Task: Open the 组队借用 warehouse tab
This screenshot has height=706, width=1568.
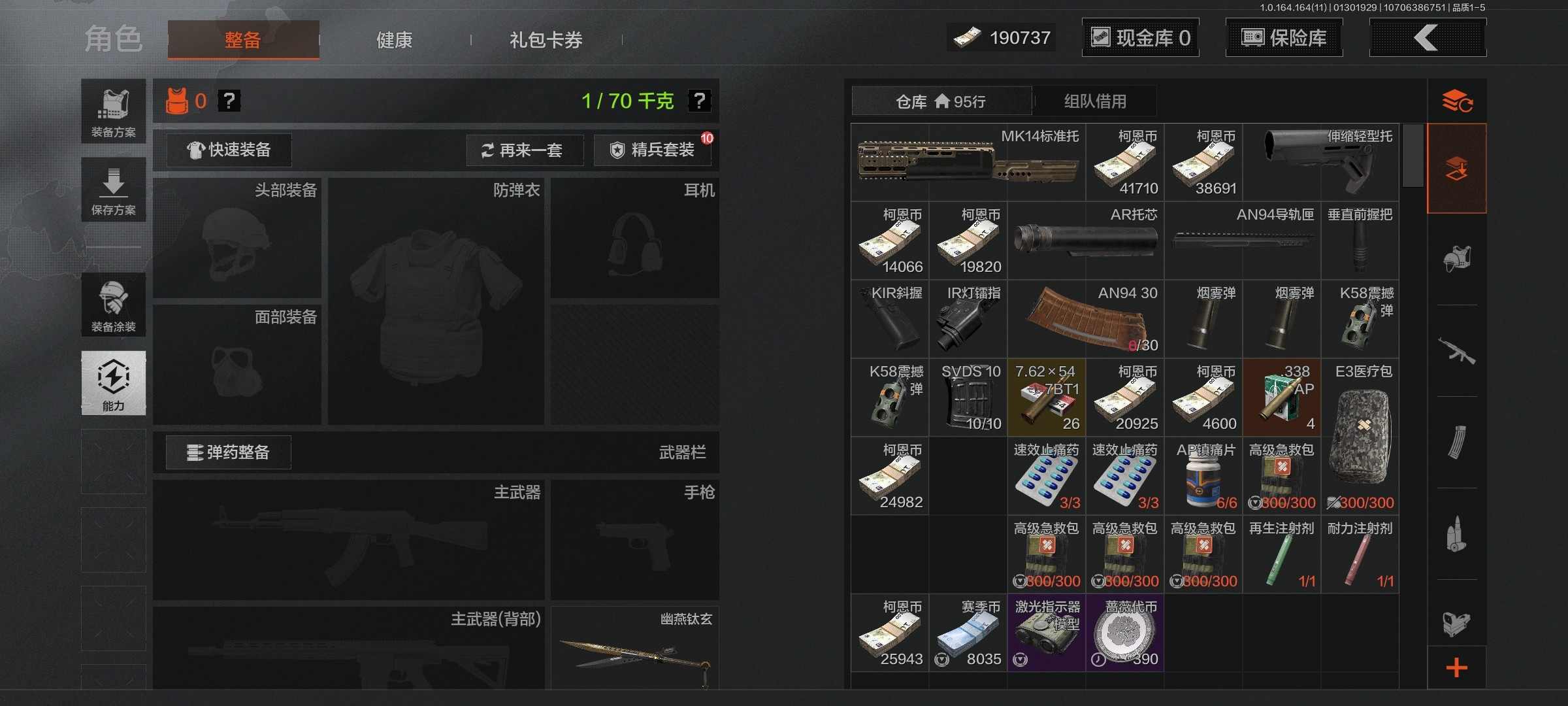Action: [x=1093, y=101]
